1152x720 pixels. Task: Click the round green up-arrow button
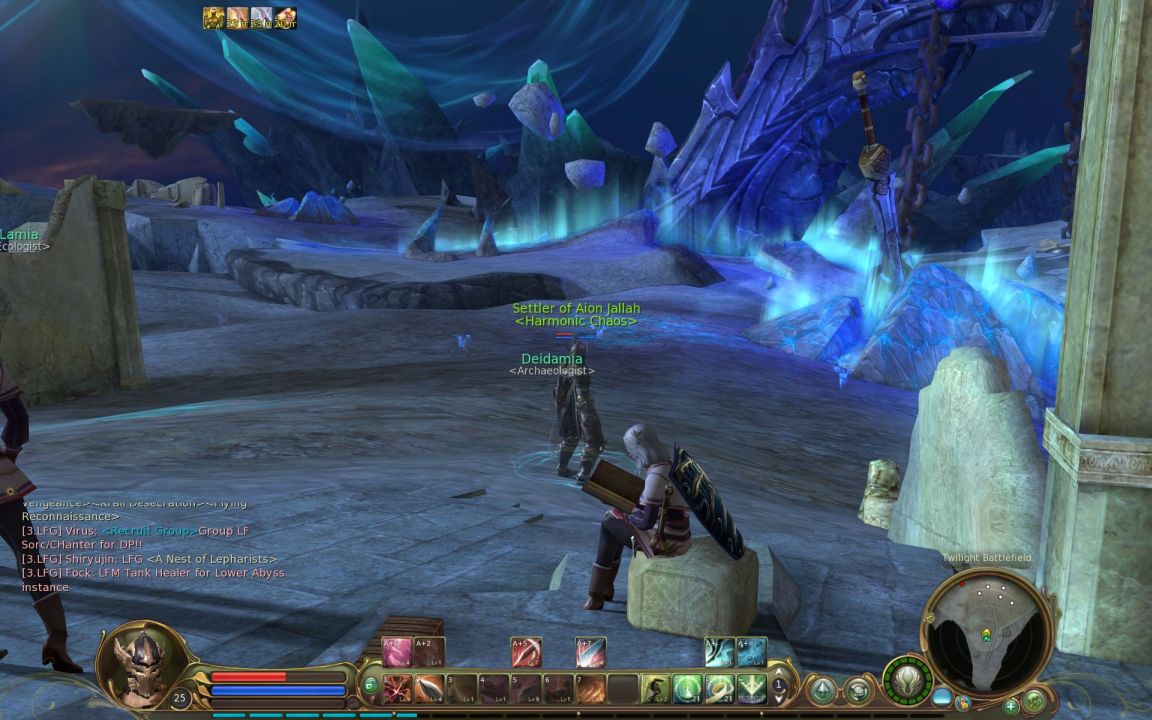click(822, 689)
